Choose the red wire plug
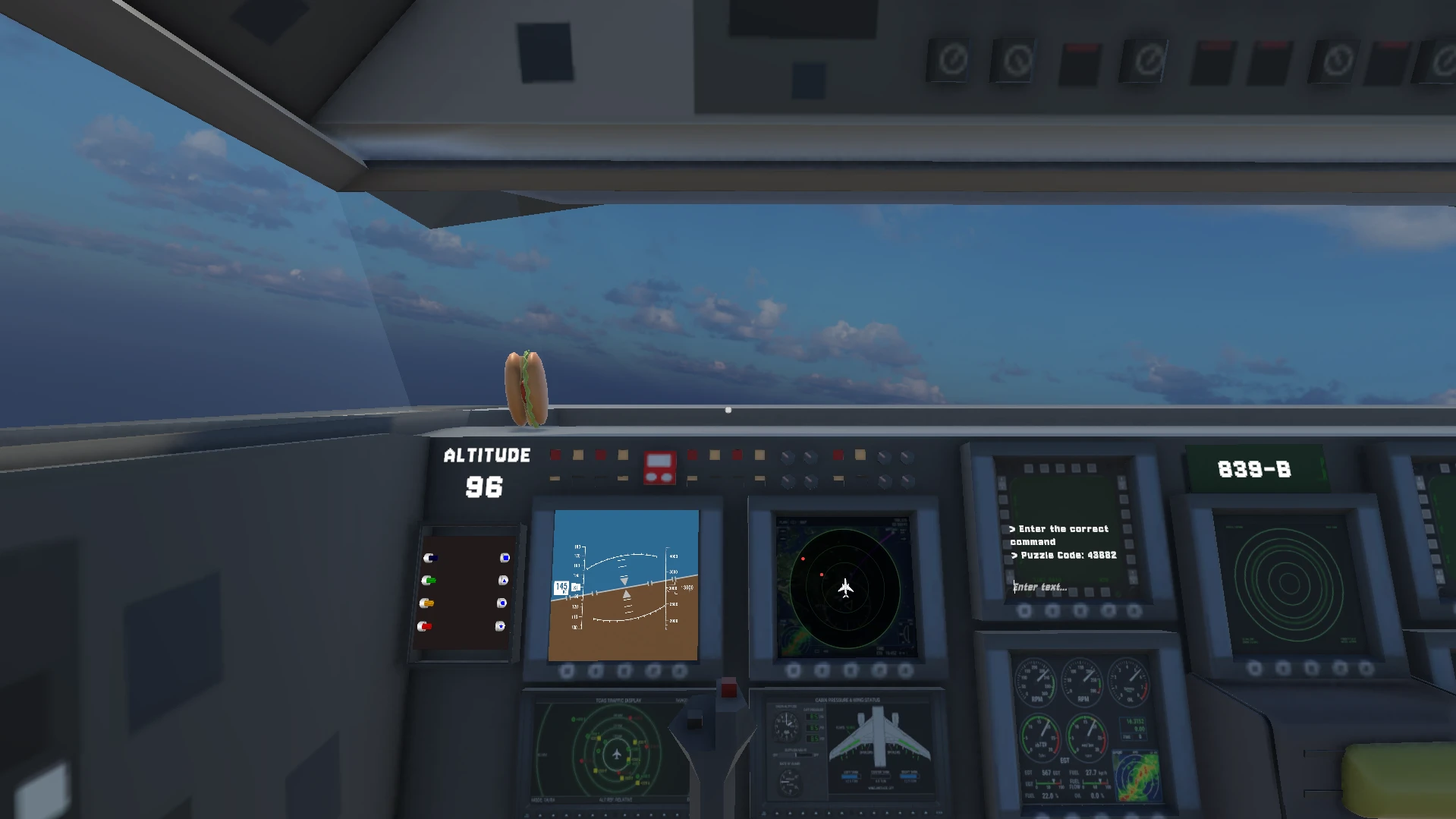Image resolution: width=1456 pixels, height=819 pixels. [x=425, y=626]
